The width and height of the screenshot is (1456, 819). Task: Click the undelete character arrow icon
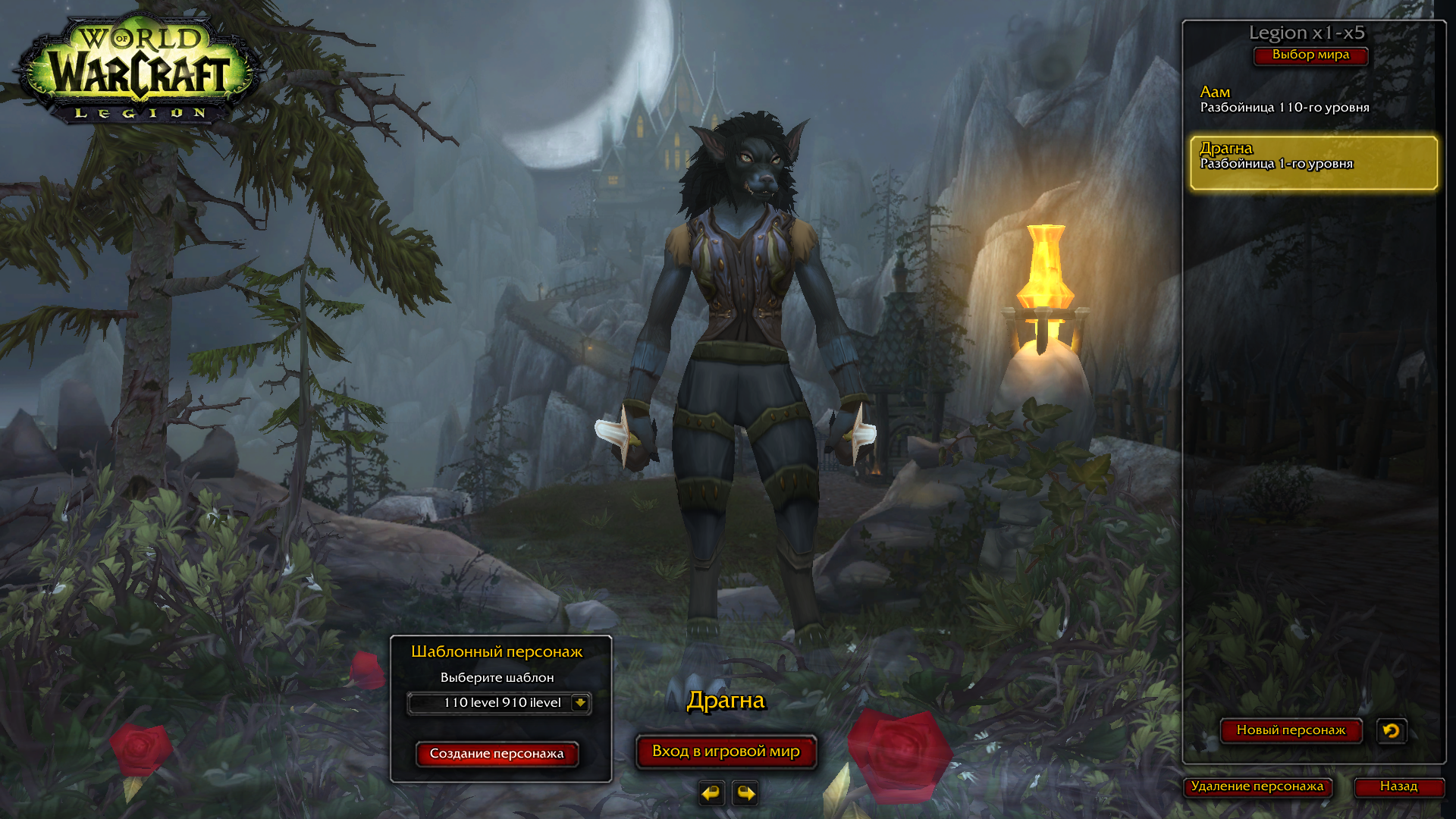(x=1392, y=731)
